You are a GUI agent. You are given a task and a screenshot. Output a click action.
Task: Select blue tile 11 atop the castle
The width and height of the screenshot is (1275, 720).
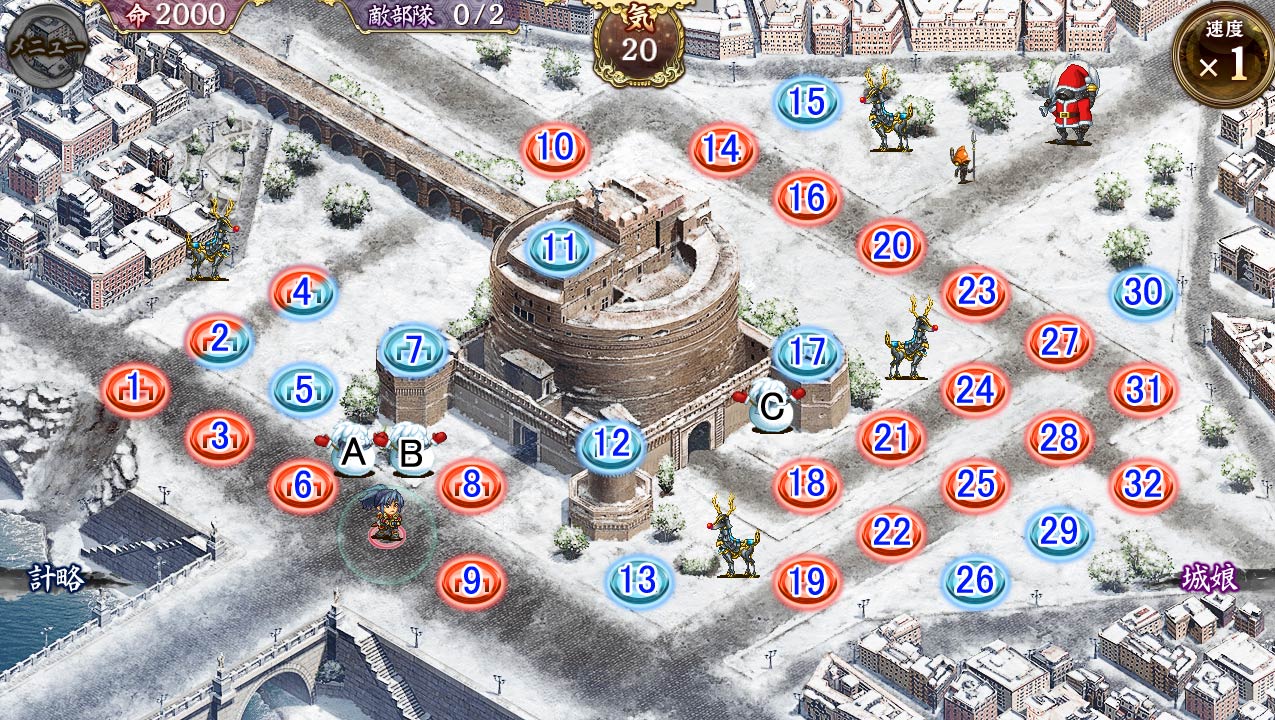click(558, 248)
